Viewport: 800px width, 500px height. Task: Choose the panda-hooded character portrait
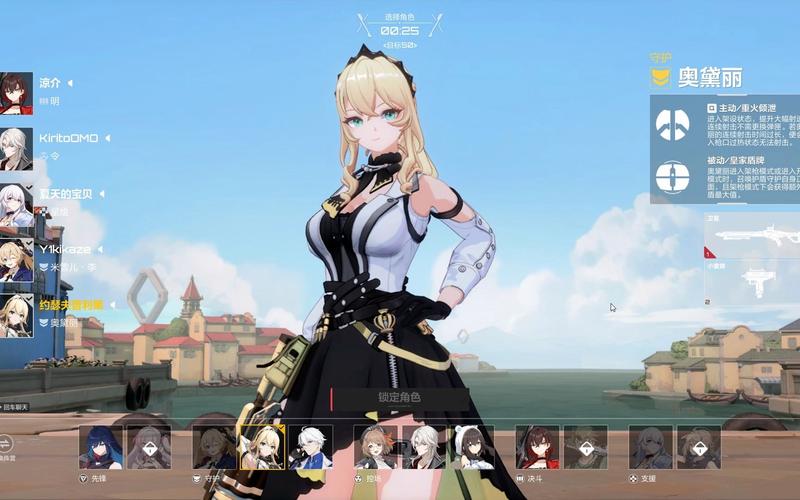tap(471, 447)
